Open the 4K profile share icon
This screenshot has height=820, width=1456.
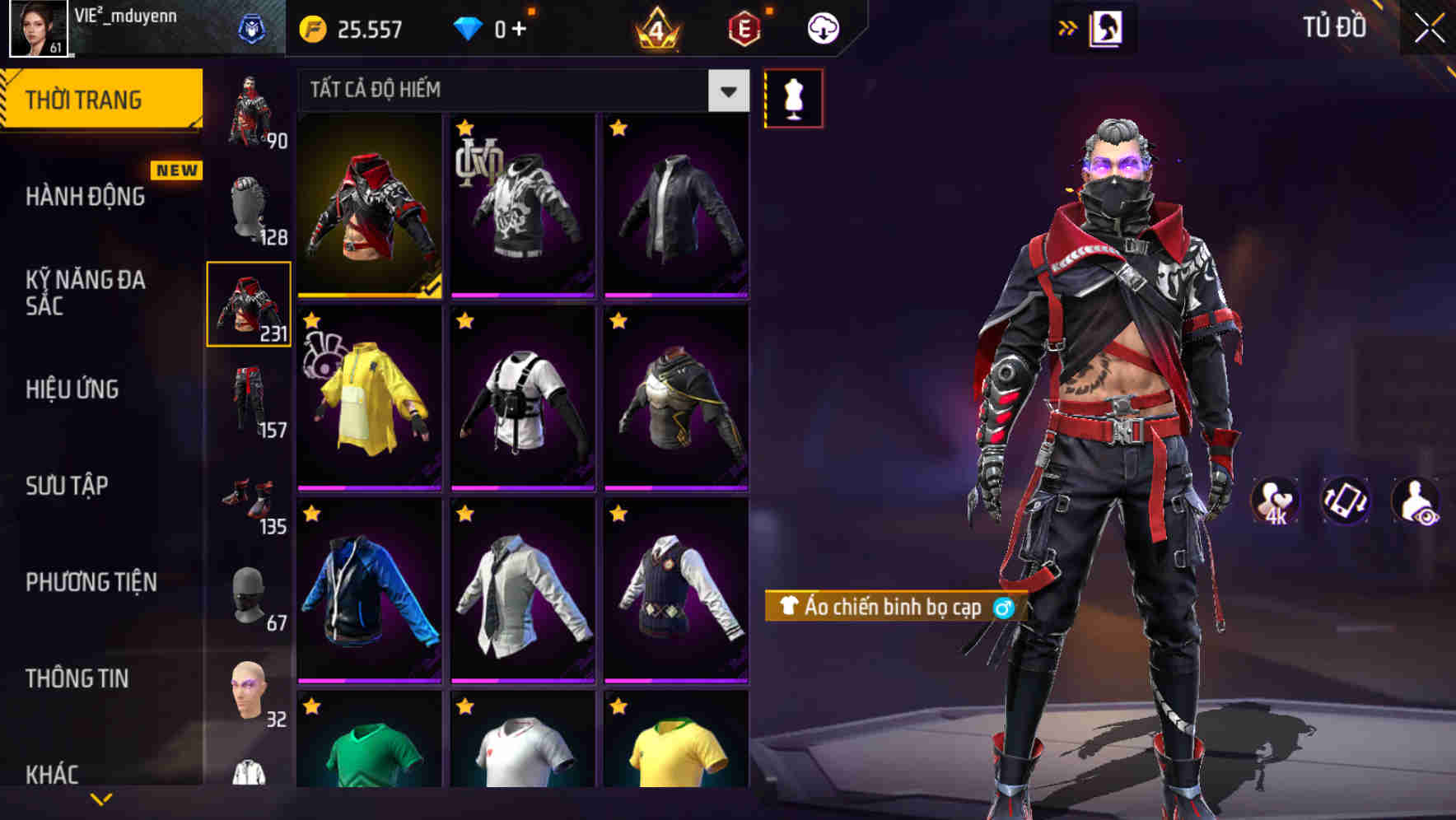[1272, 501]
